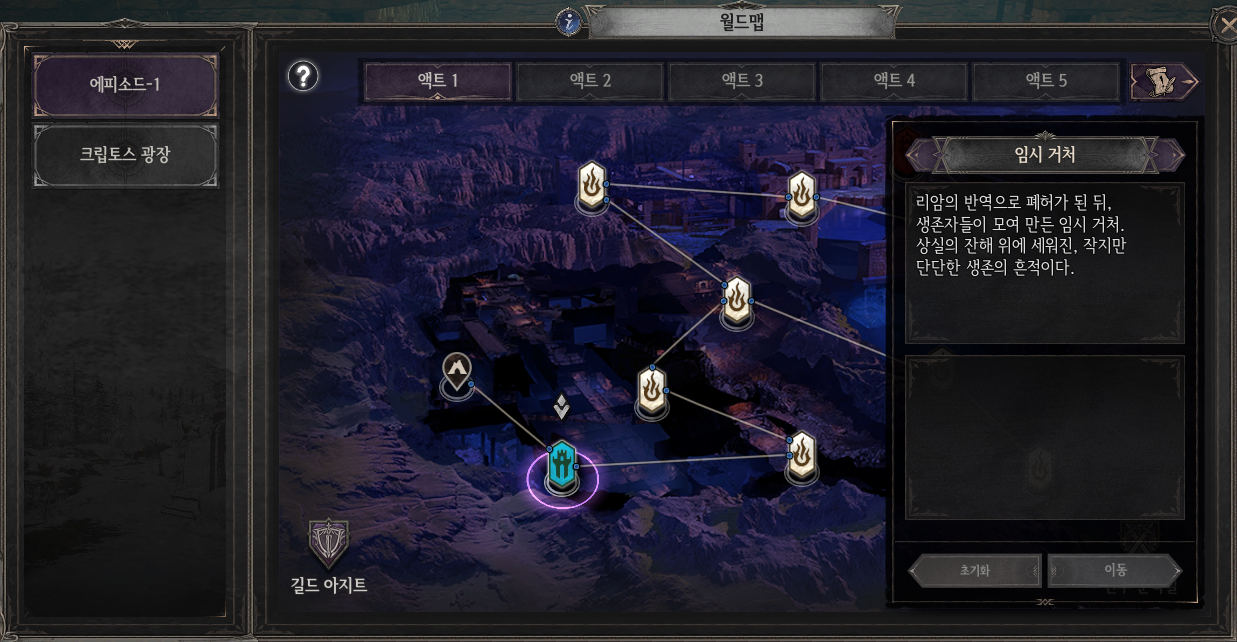Select the highlighted blue tower map marker

[x=562, y=467]
